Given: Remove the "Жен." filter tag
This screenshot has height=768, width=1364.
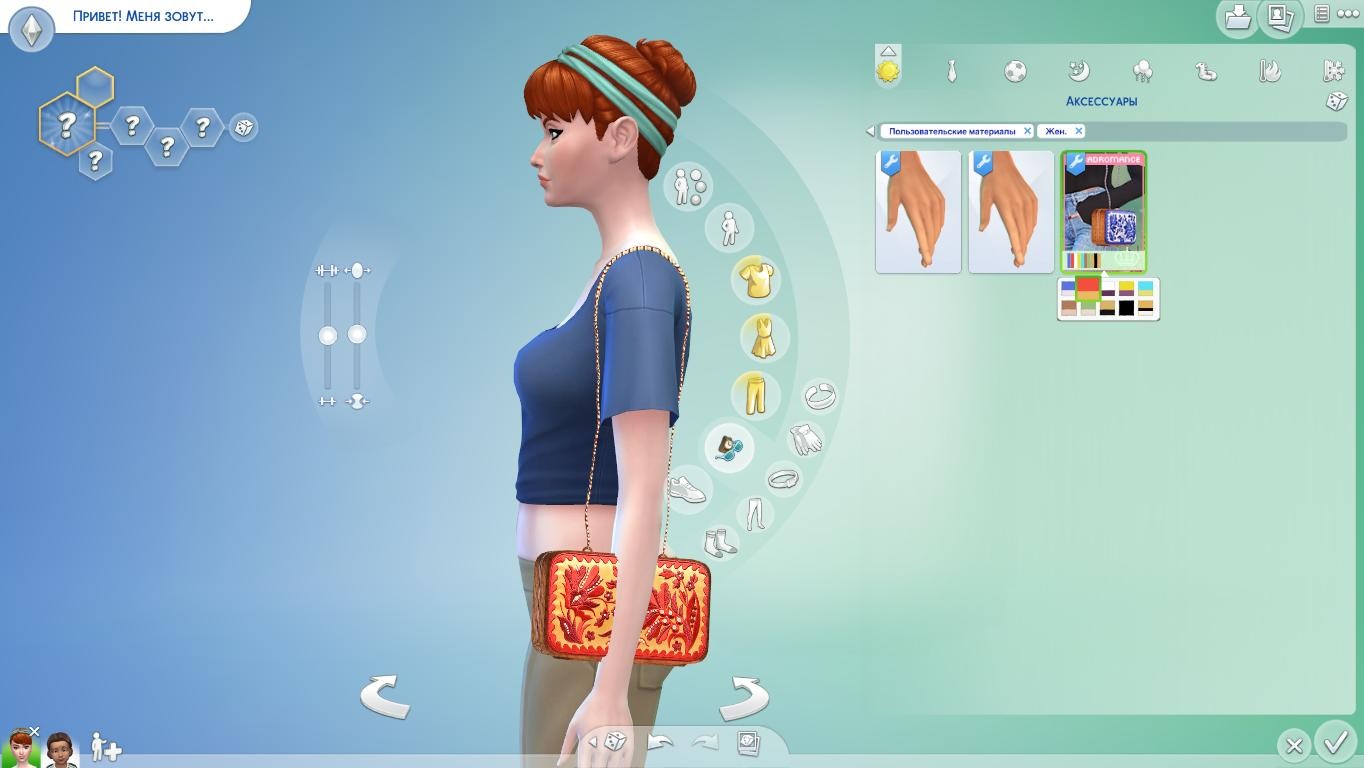Looking at the screenshot, I should 1078,131.
